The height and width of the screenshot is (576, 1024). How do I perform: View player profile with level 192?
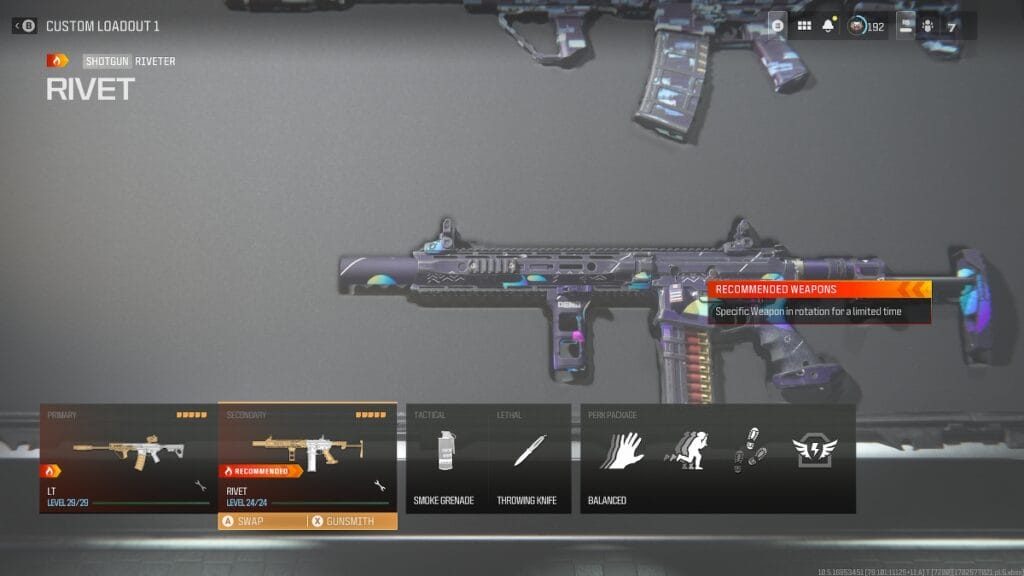866,26
